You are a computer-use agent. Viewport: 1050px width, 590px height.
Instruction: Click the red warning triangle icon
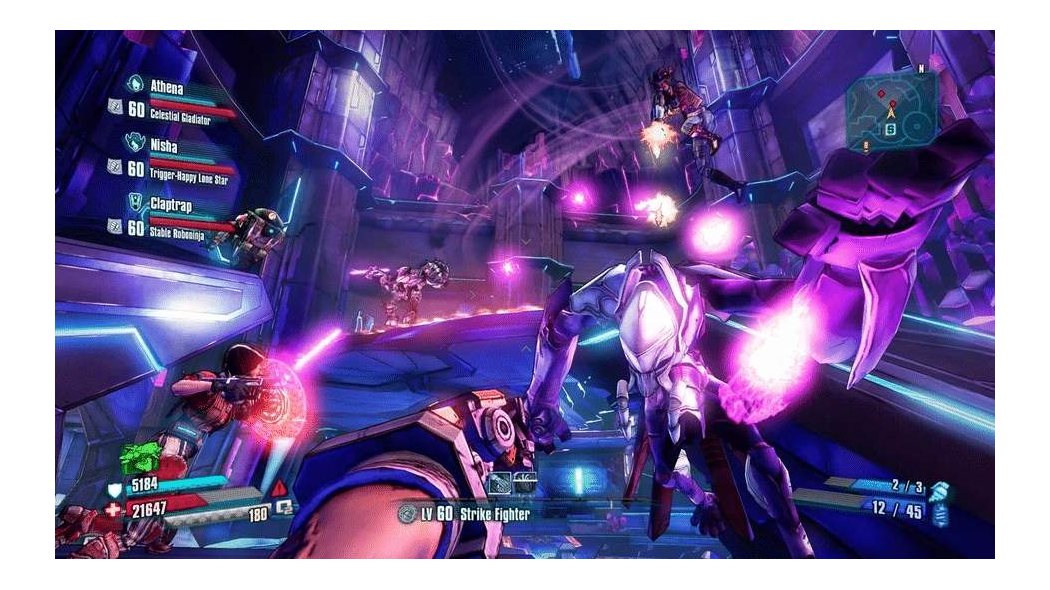pyautogui.click(x=278, y=488)
